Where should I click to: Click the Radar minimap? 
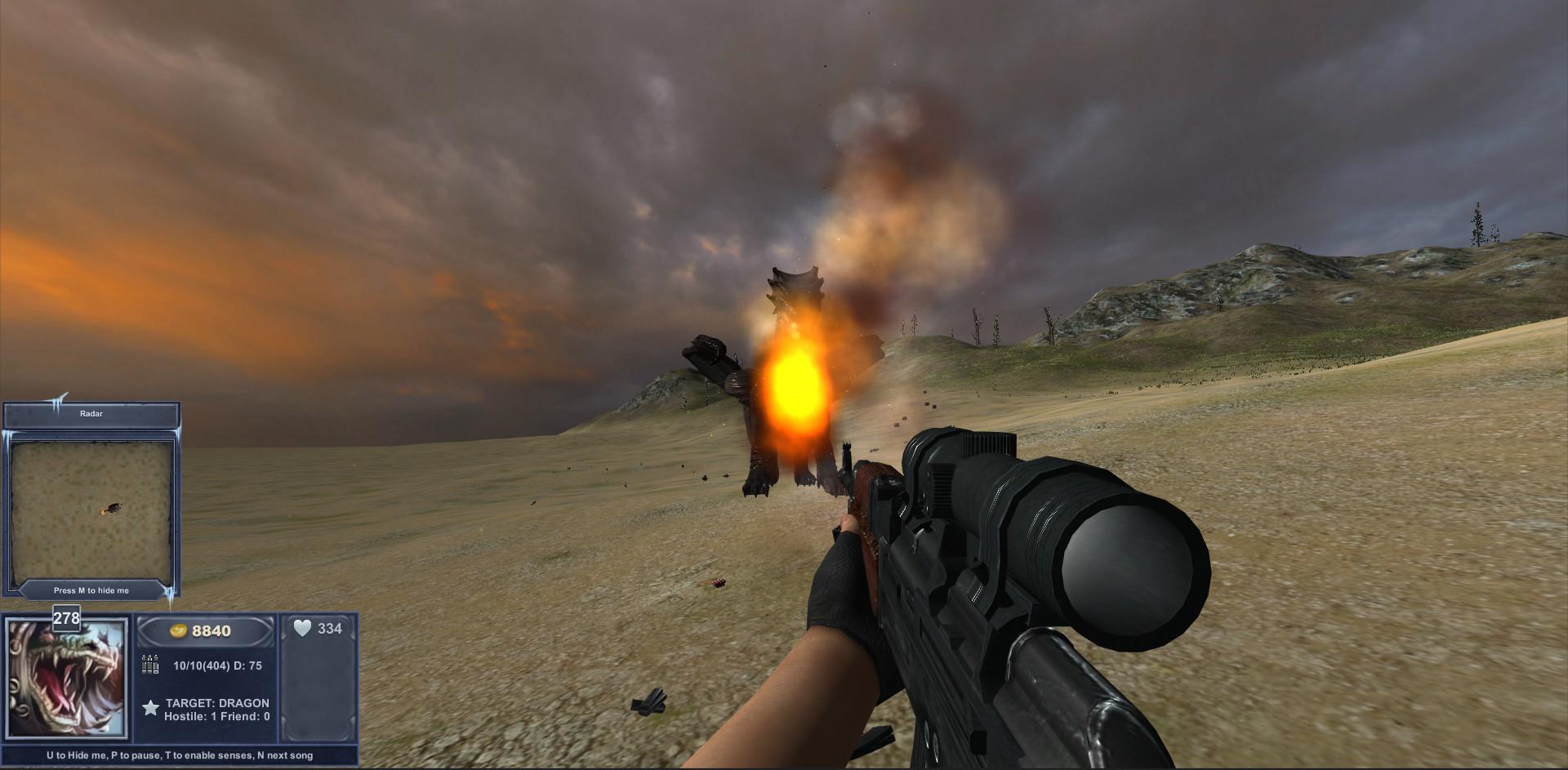pos(91,509)
